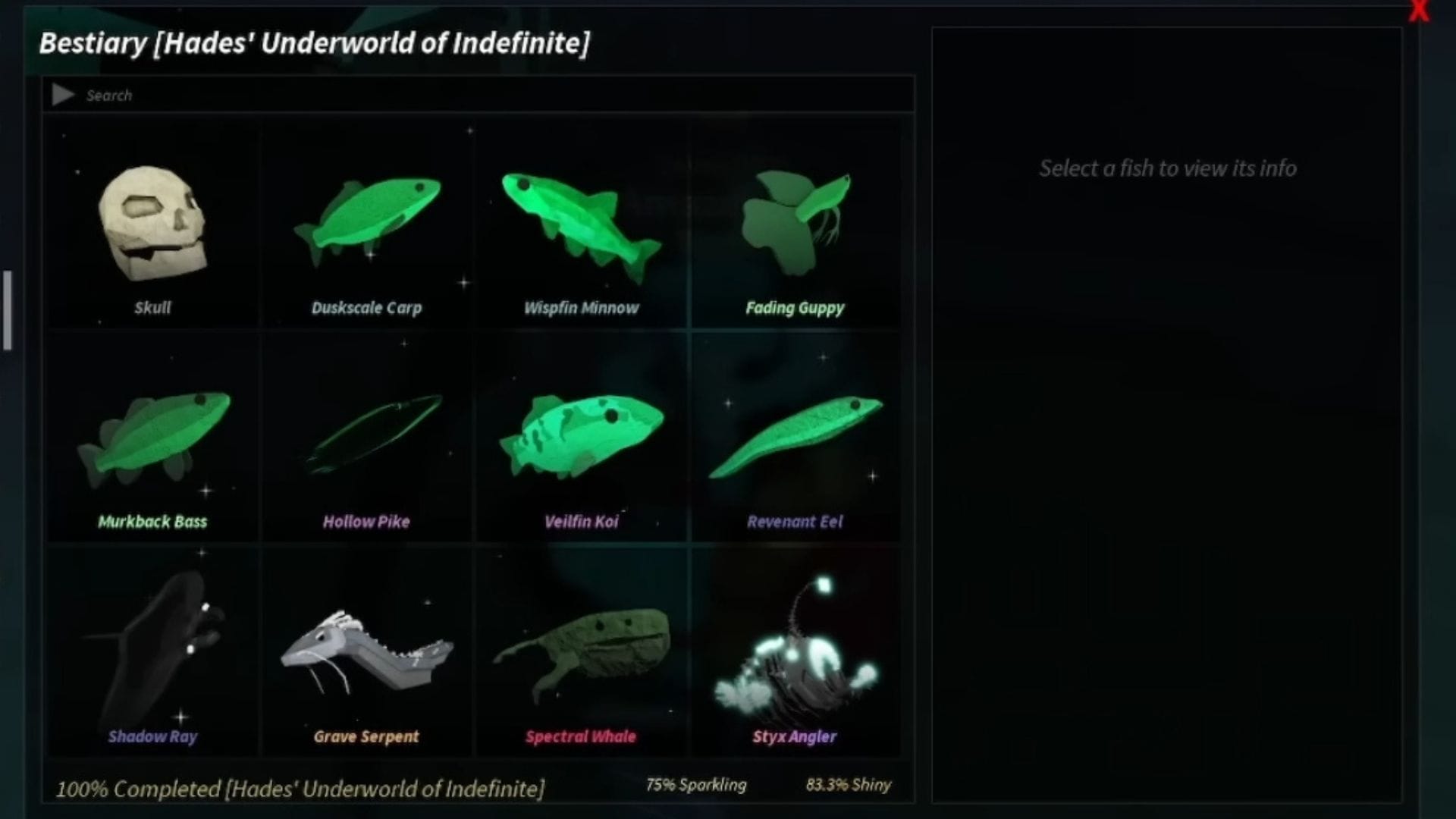1456x819 pixels.
Task: Click the fish info panel area
Action: tap(1166, 409)
